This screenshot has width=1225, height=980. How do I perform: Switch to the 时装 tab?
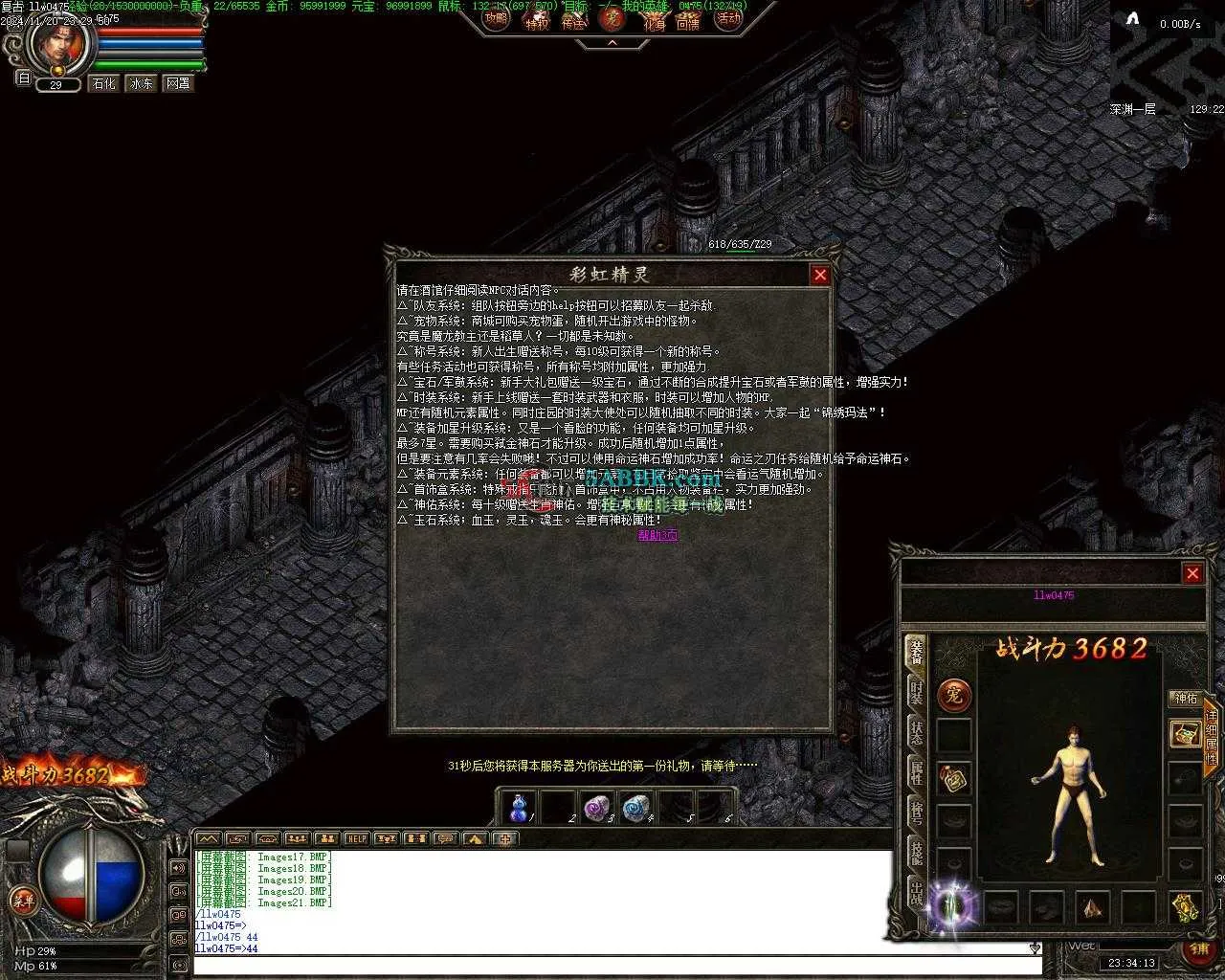[916, 692]
